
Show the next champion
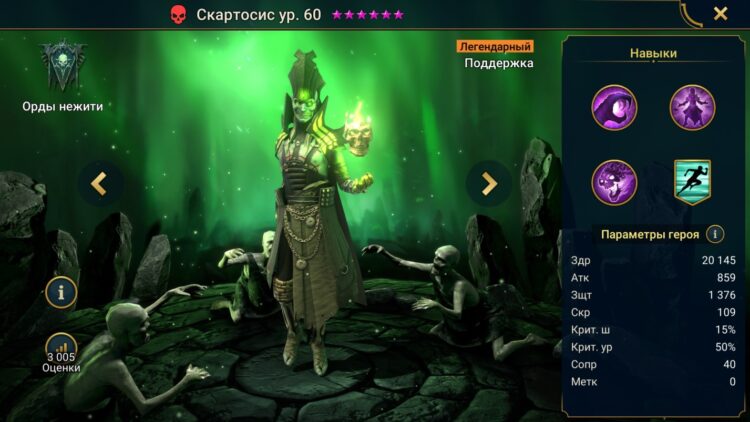point(489,183)
